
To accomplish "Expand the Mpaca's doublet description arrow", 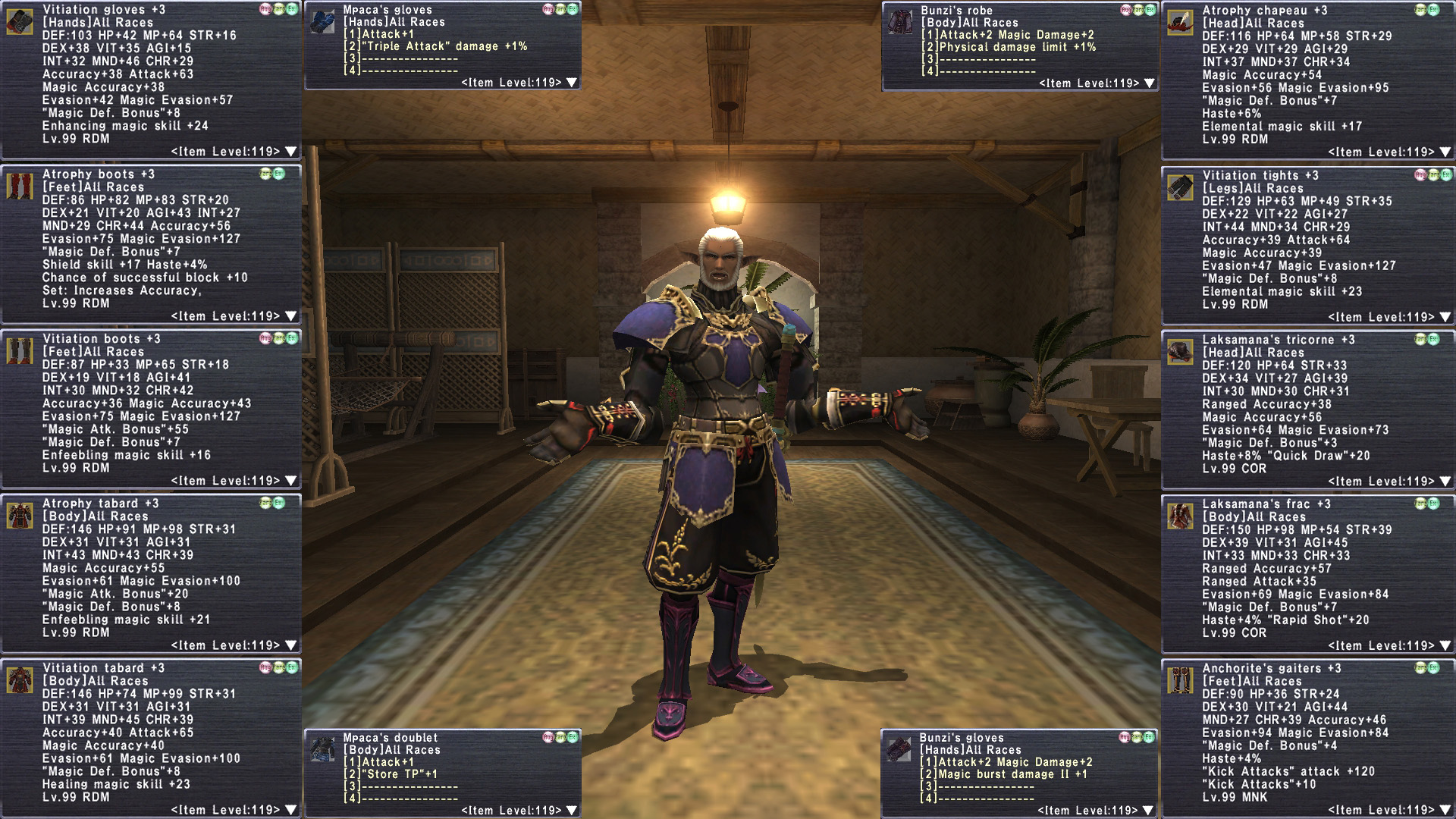I will 572,811.
